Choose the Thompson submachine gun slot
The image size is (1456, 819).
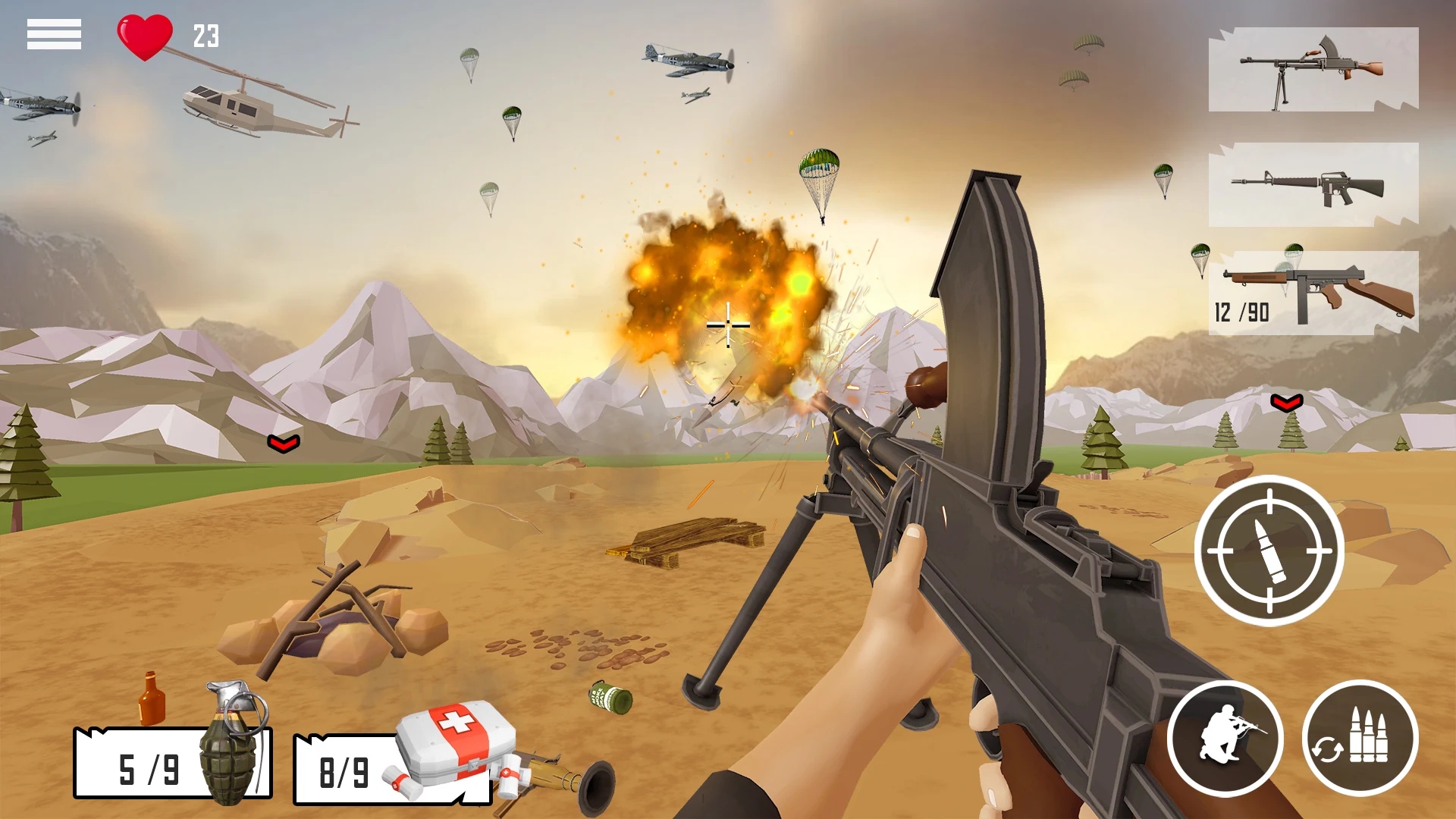(x=1313, y=293)
